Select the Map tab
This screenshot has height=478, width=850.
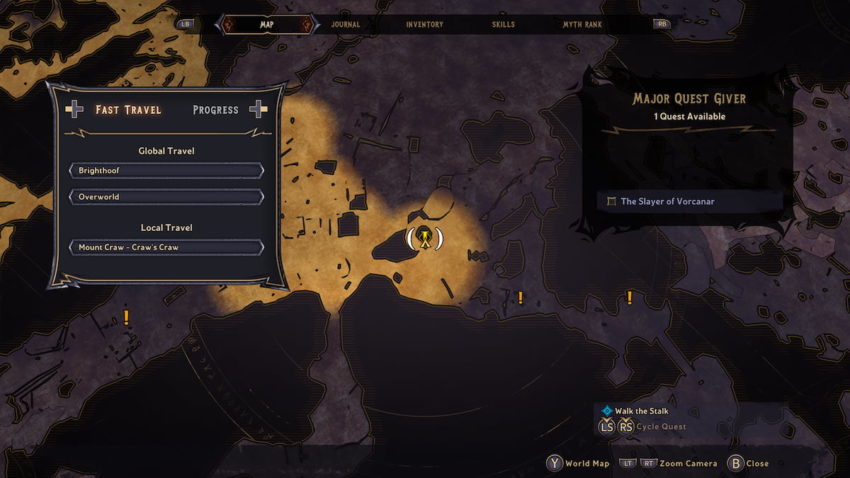click(266, 24)
